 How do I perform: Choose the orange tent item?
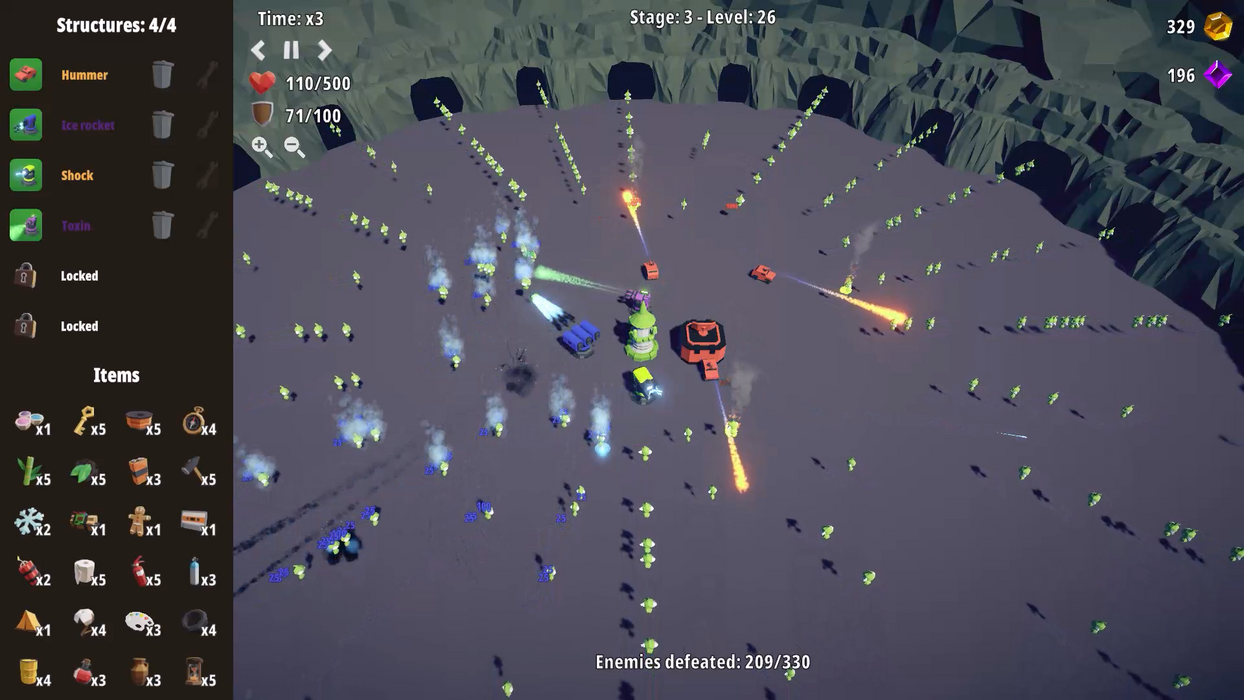tap(28, 621)
